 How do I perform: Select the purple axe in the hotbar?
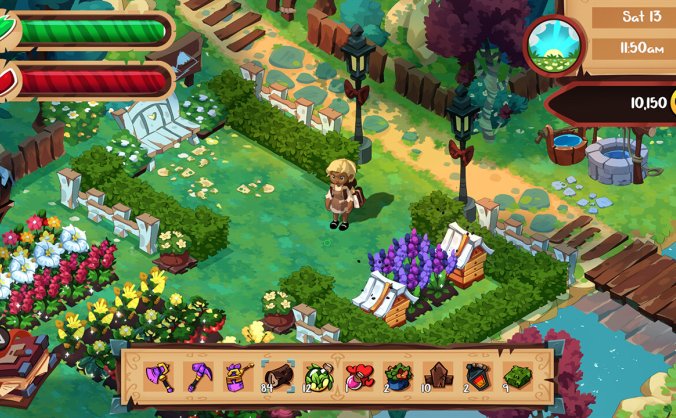(x=158, y=376)
